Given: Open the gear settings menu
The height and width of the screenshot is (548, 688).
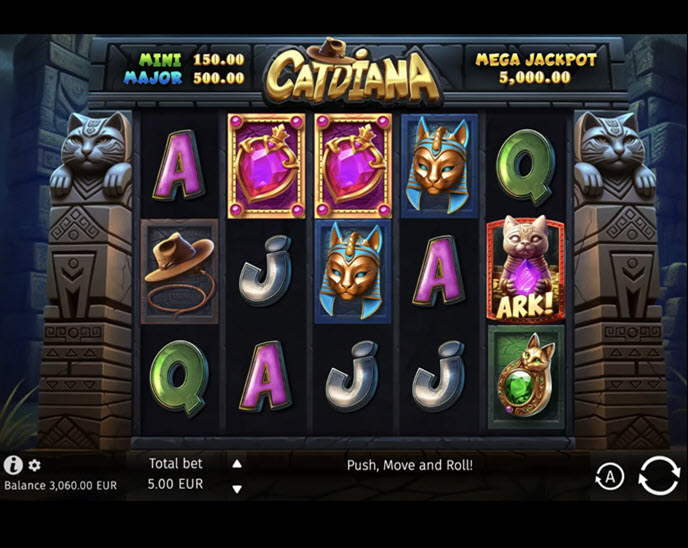Looking at the screenshot, I should (34, 465).
